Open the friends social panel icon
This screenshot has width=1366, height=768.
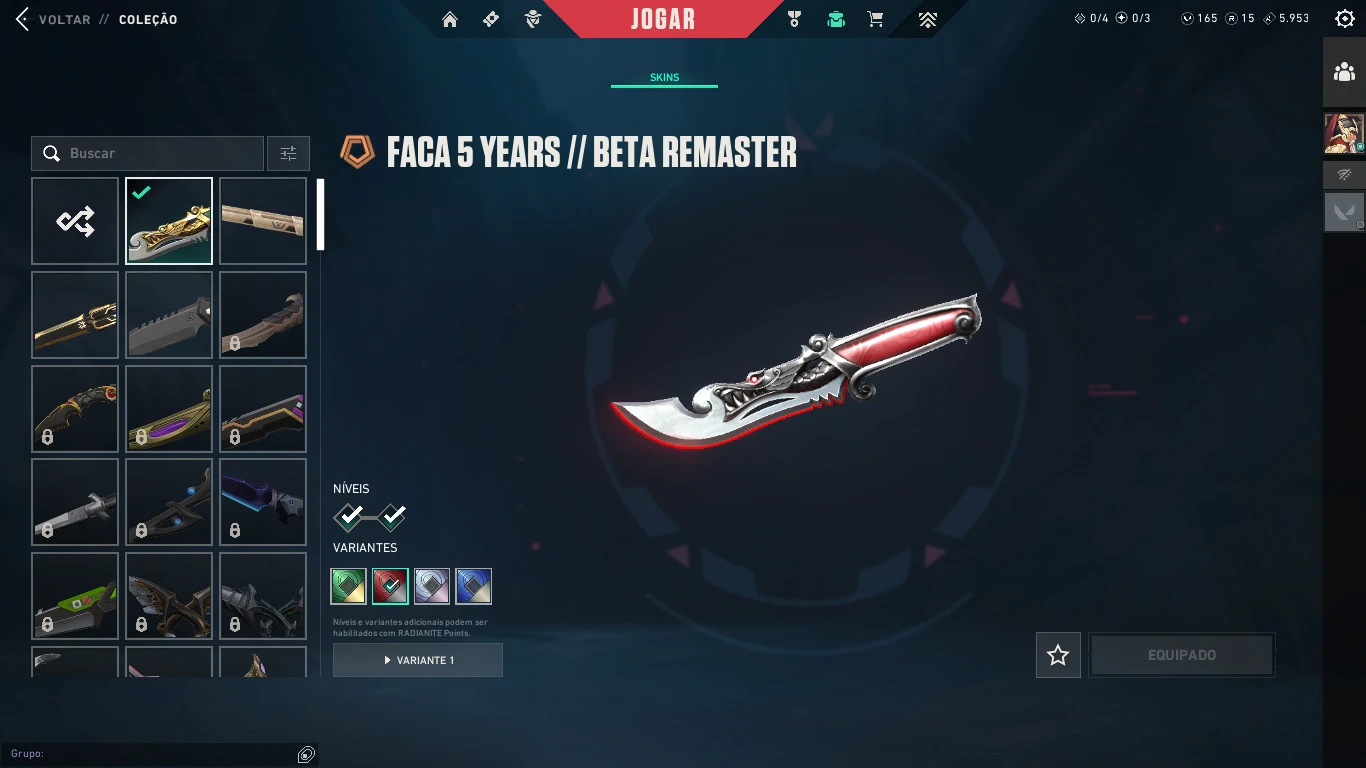1344,72
